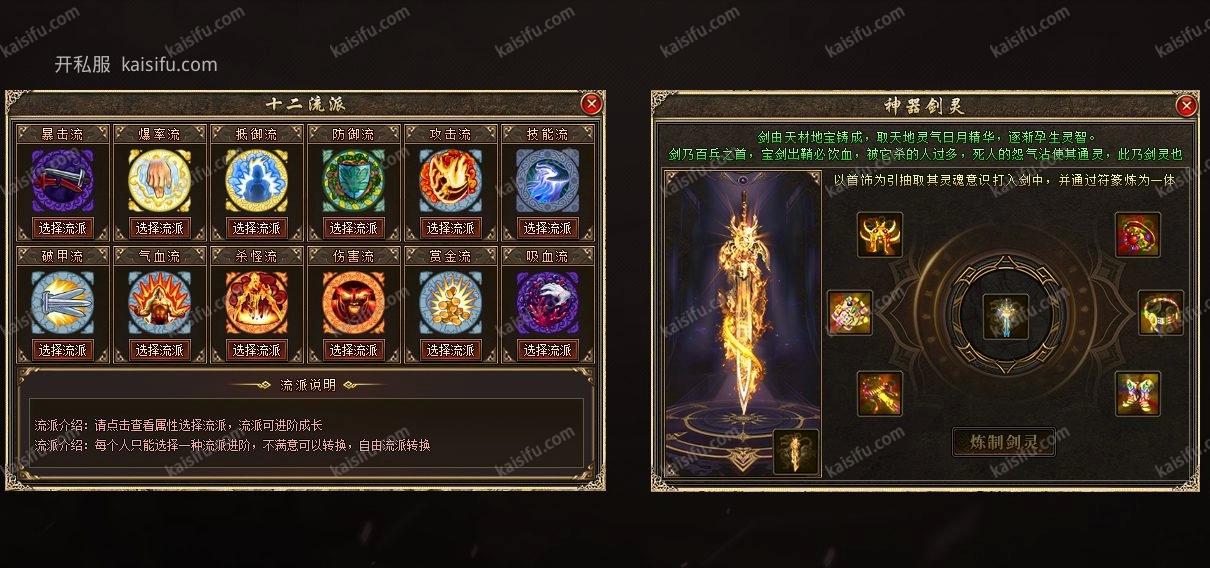Choose 选择流派 for 杀怪流
This screenshot has width=1210, height=568.
[257, 350]
